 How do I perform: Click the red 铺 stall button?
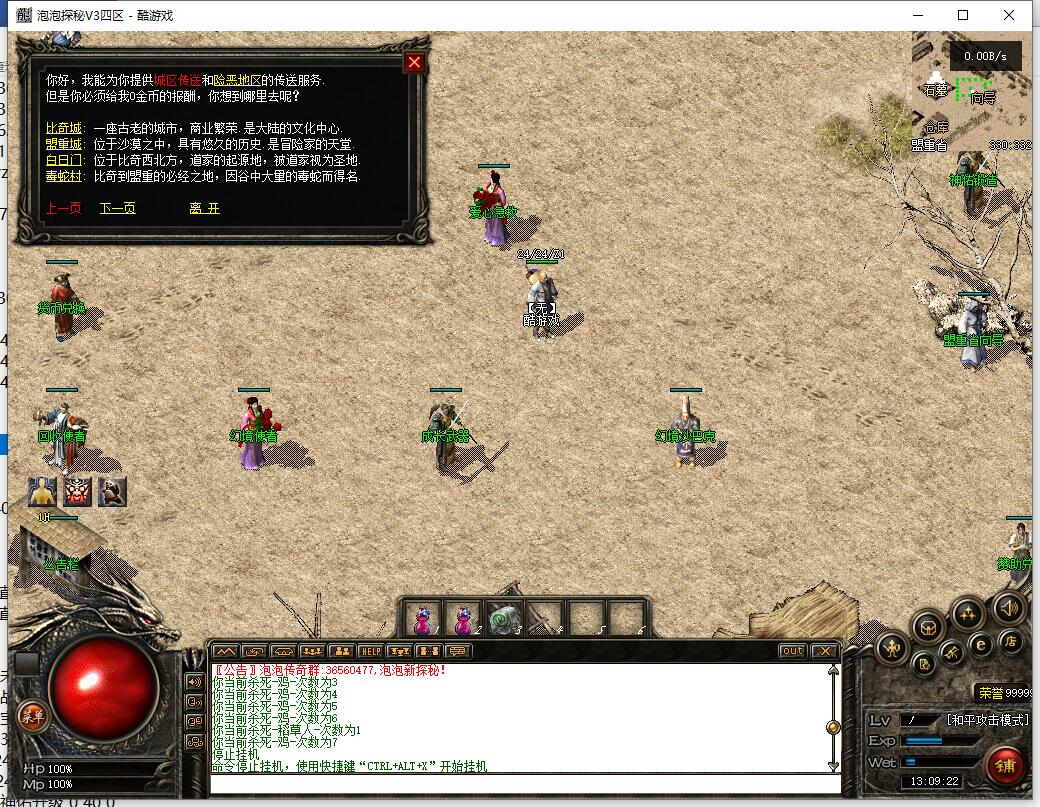1005,766
